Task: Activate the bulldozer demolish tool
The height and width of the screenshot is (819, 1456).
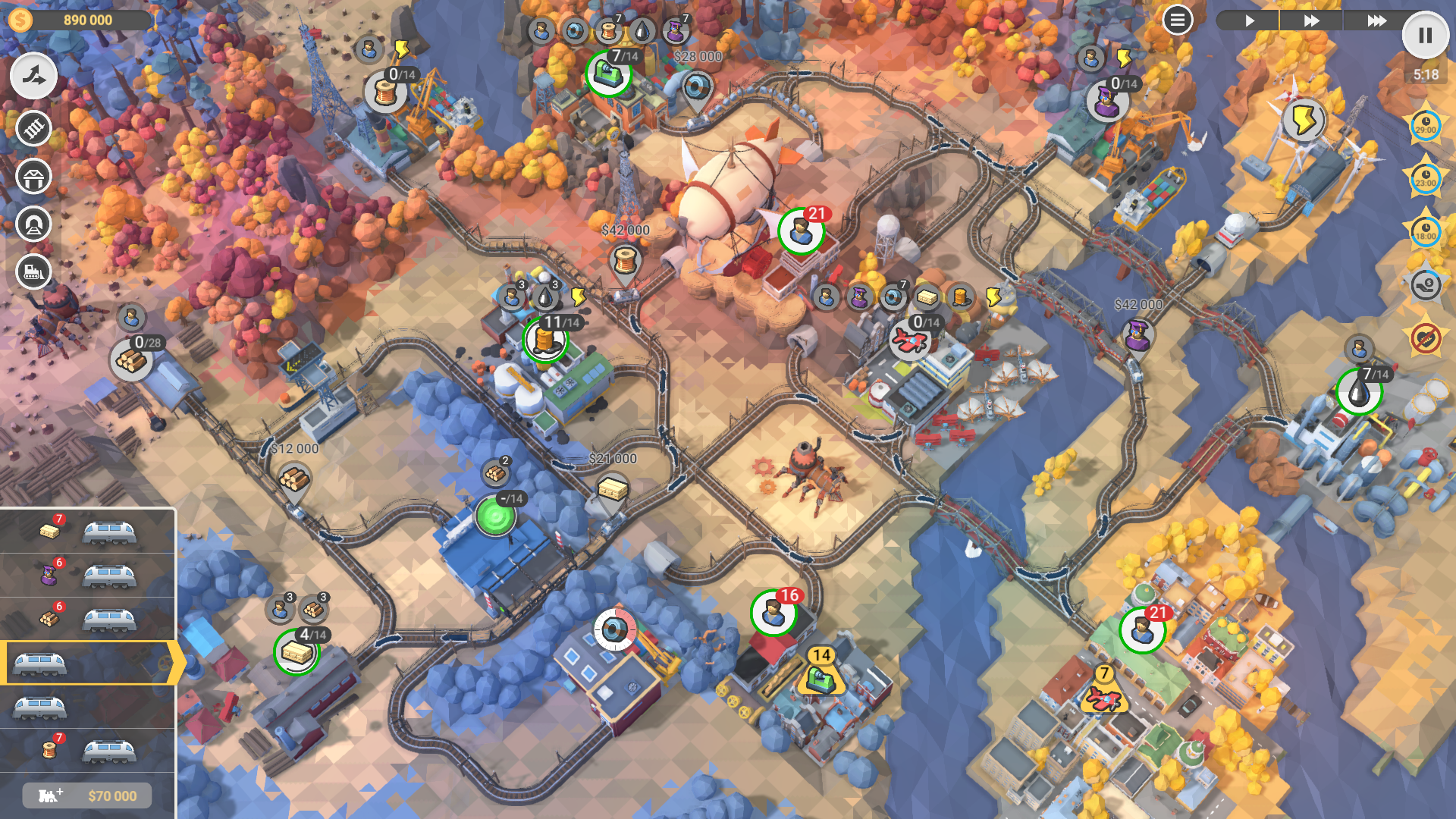Action: [x=33, y=271]
